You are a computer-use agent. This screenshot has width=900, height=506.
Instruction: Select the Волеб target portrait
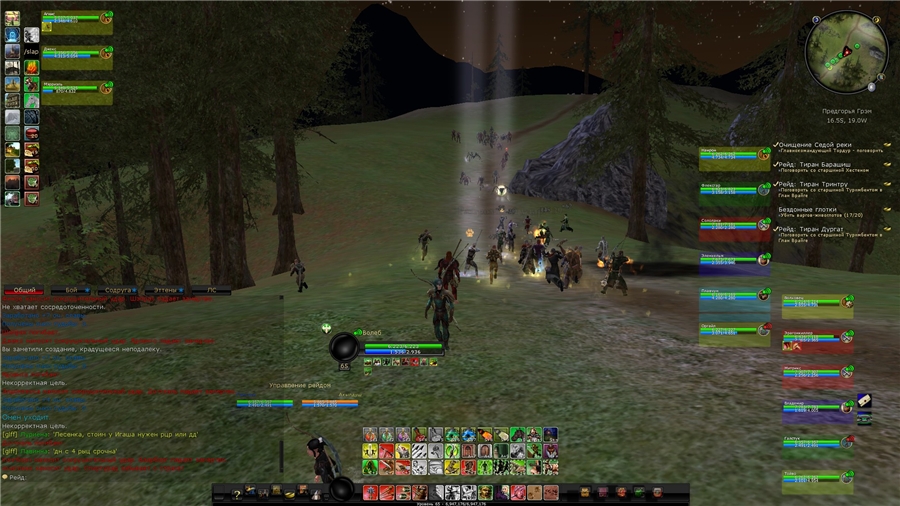pyautogui.click(x=345, y=345)
